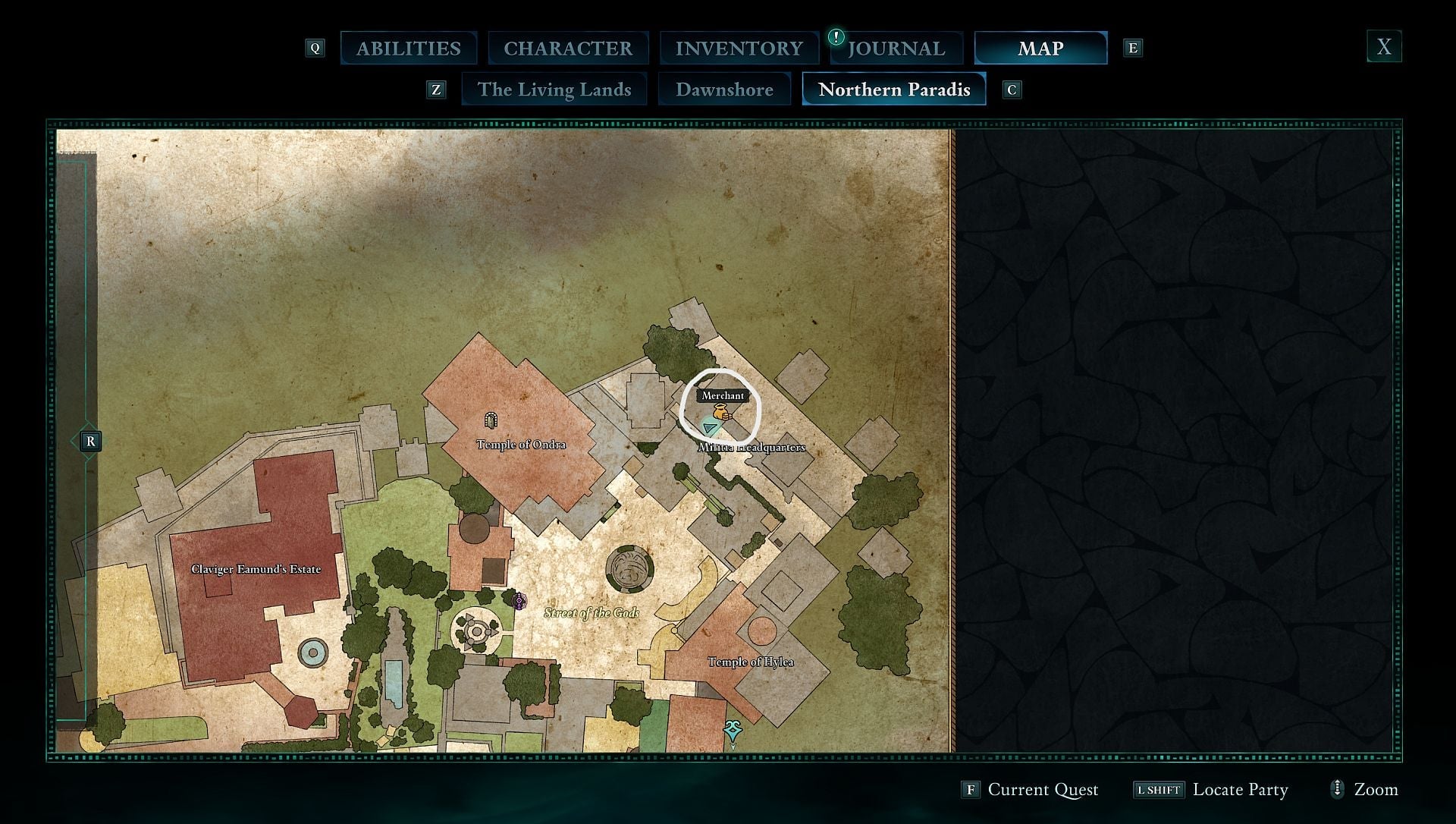Click the Current Quest button
This screenshot has width=1456, height=824.
pos(1043,789)
